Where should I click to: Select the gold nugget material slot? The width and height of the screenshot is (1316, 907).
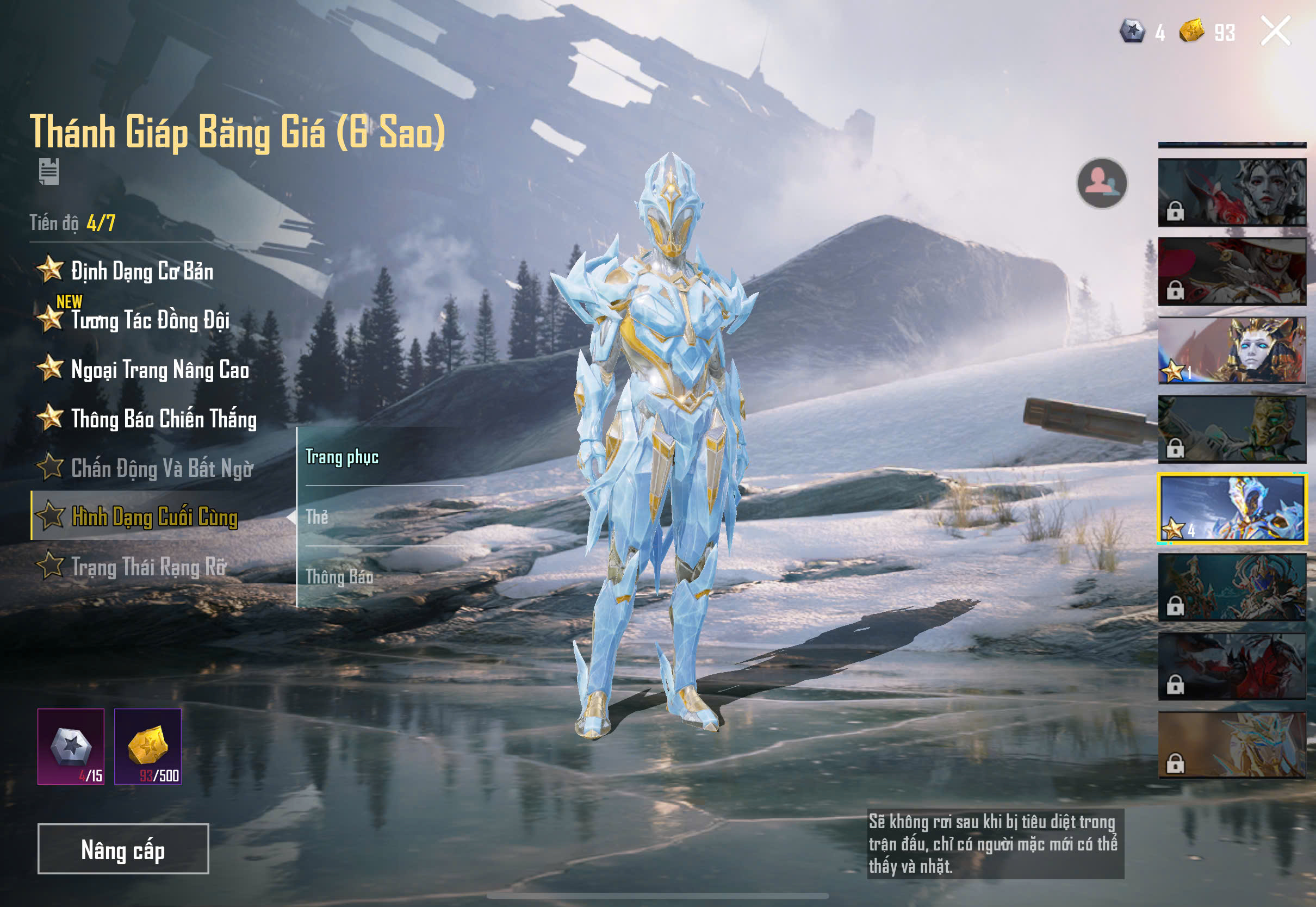point(148,746)
